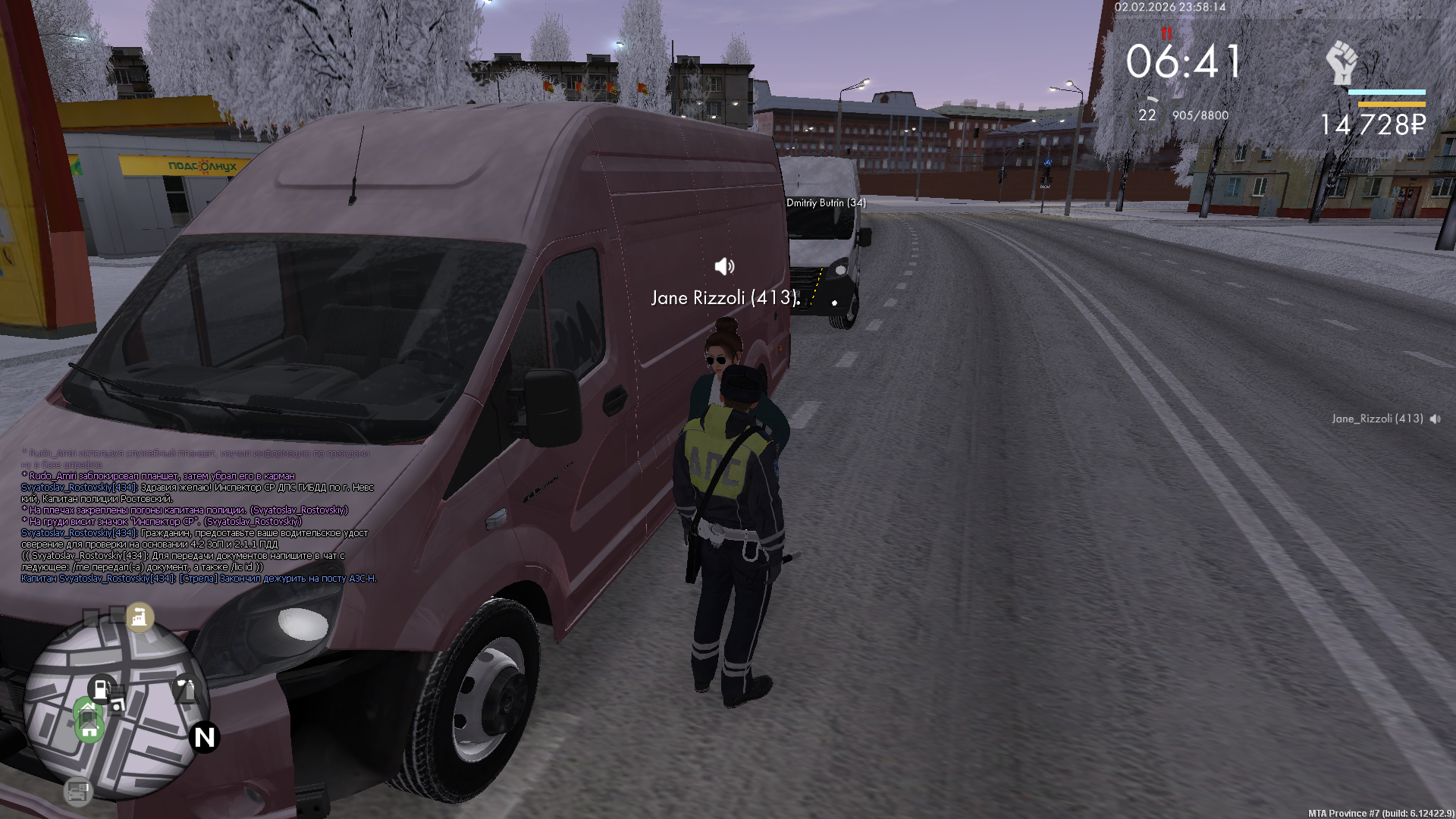Click the speaker icon beside Jane_Rizzoli voice entry
The width and height of the screenshot is (1456, 819).
(1436, 419)
